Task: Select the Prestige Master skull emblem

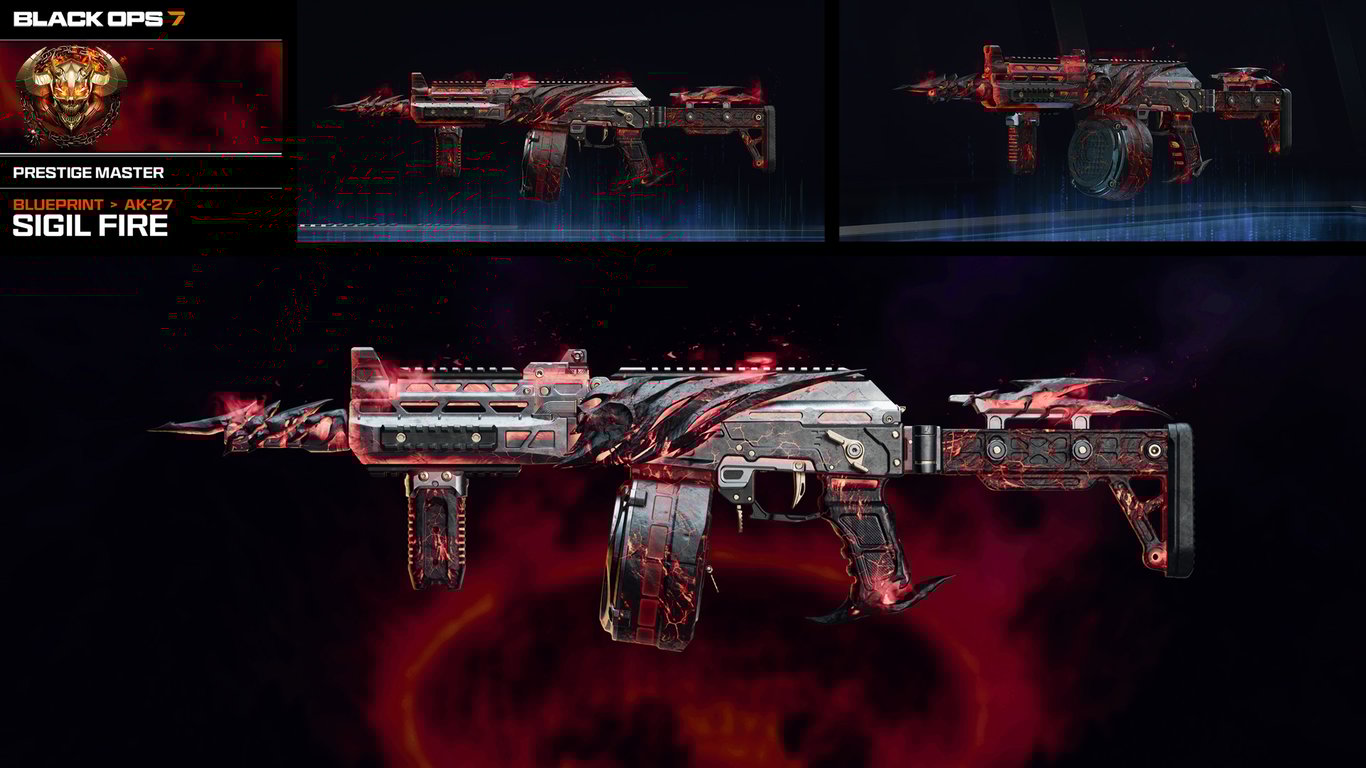Action: click(70, 93)
